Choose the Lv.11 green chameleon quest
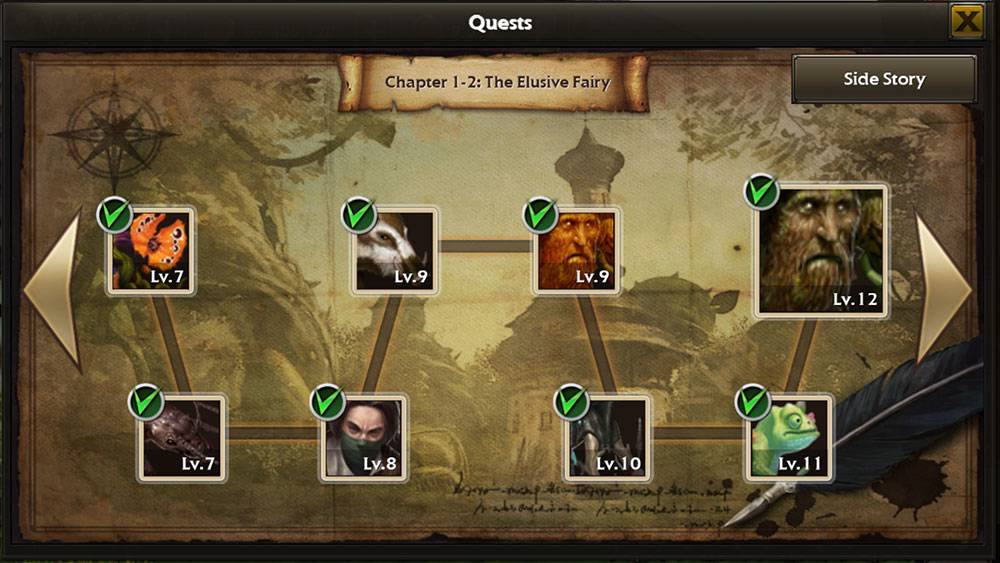Image resolution: width=1000 pixels, height=563 pixels. tap(790, 438)
